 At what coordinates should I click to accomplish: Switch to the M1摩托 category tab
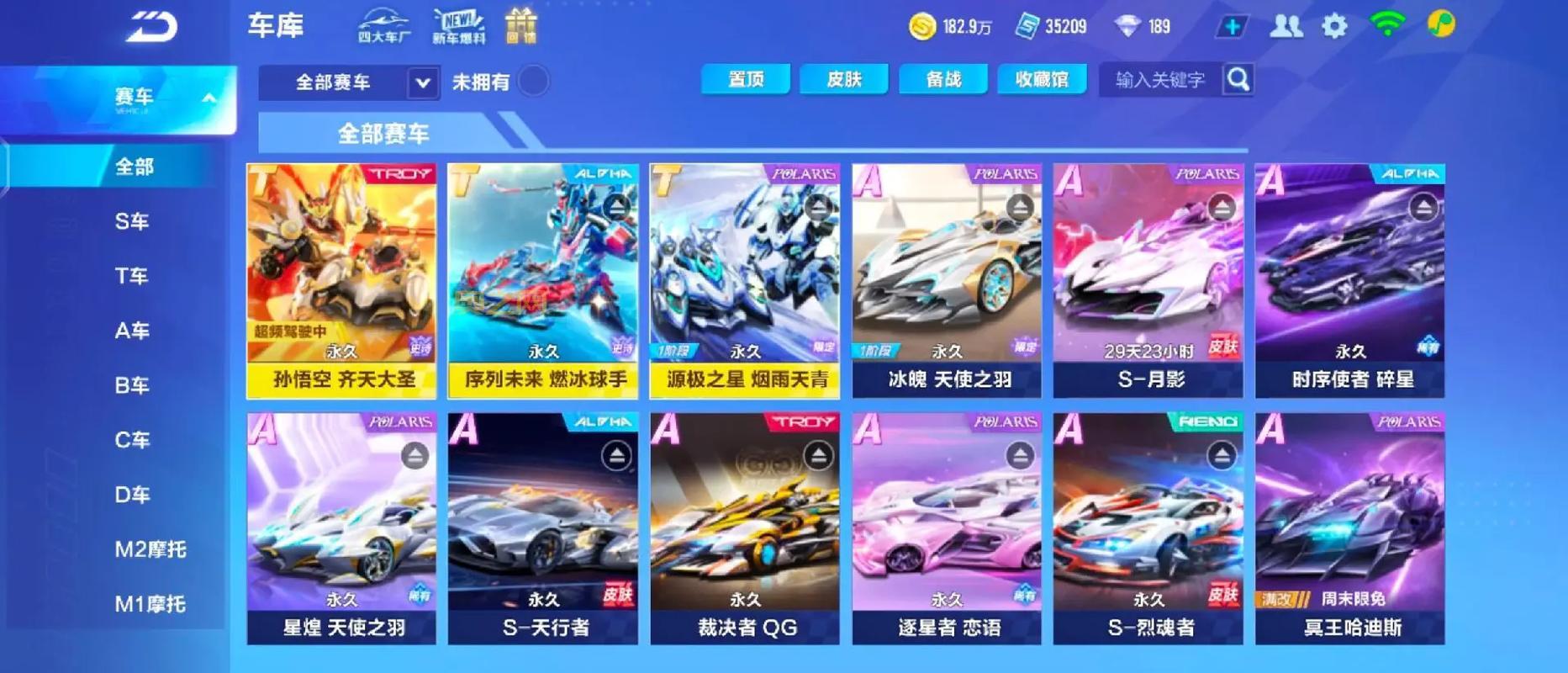click(x=150, y=603)
